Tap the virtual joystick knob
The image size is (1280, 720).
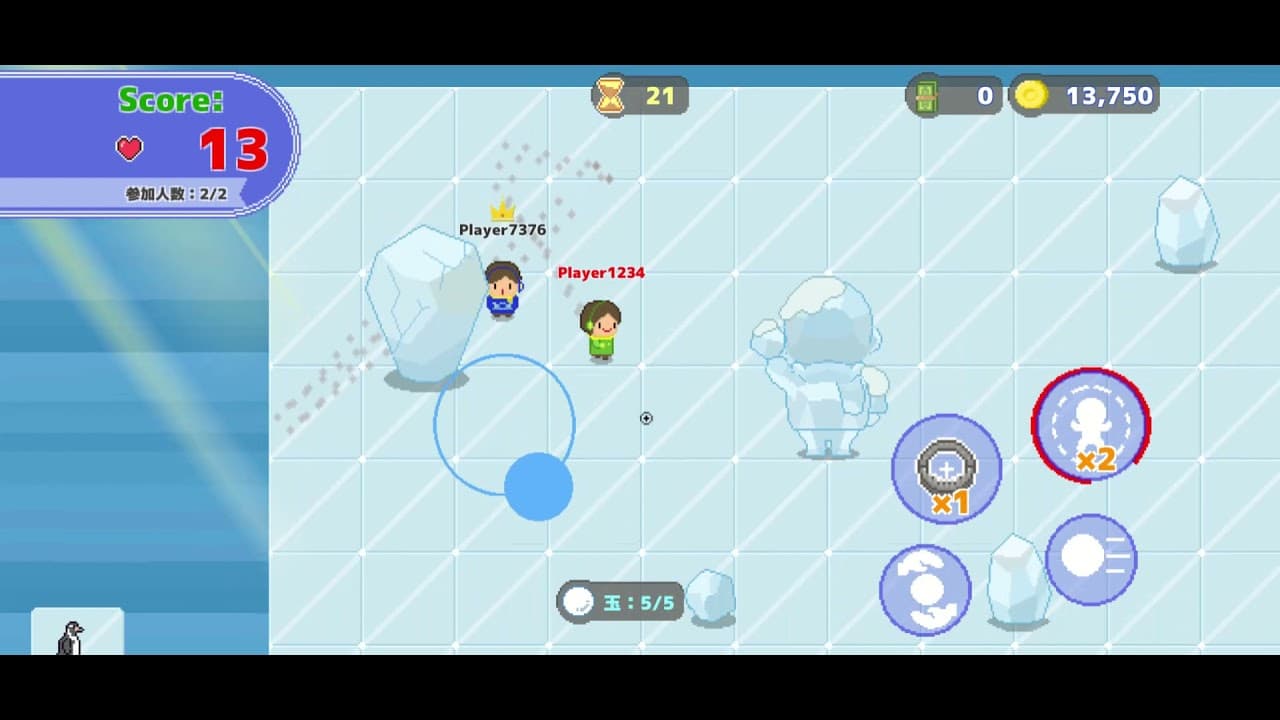(x=537, y=485)
